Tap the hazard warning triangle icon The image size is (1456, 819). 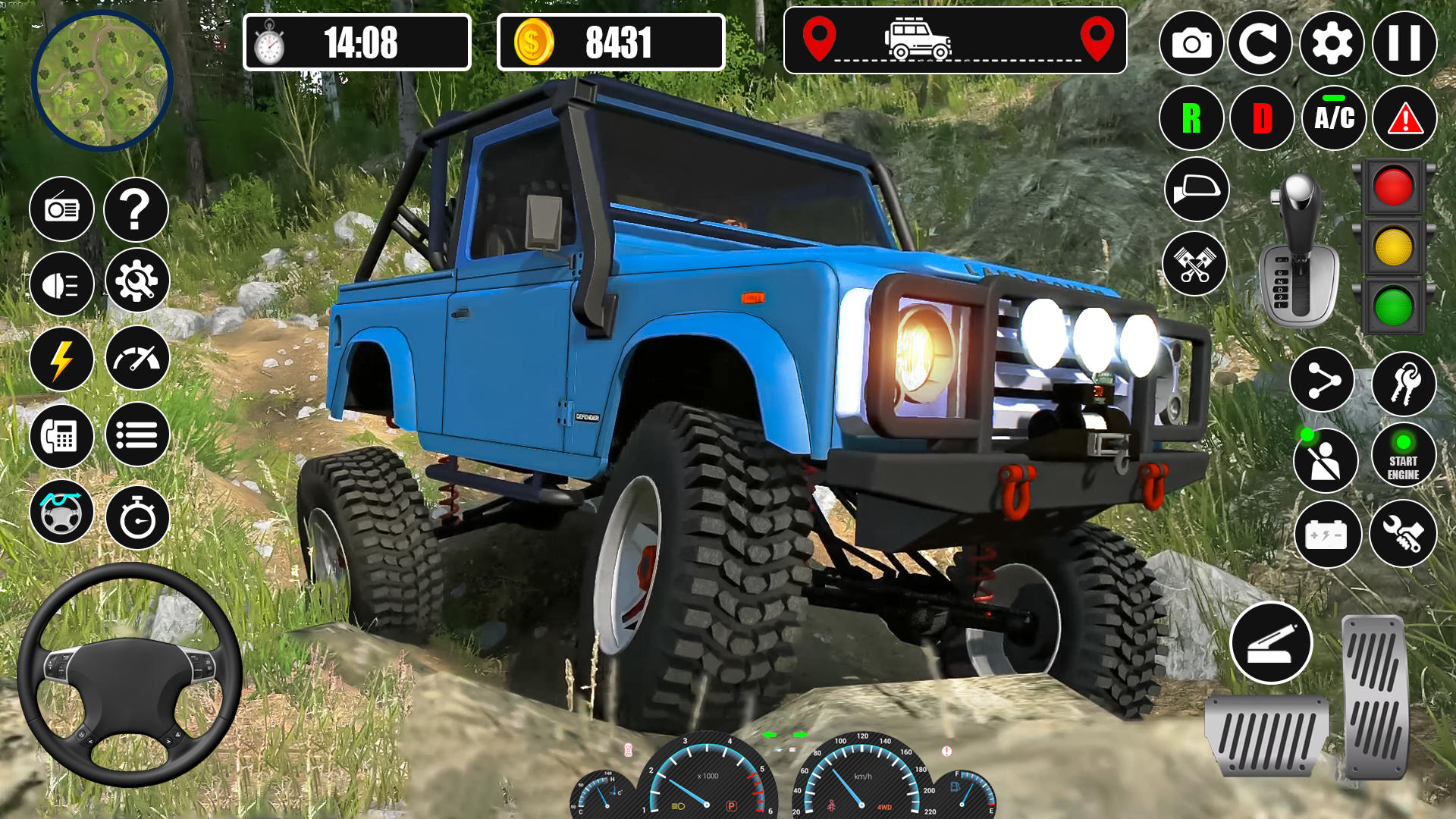1404,118
